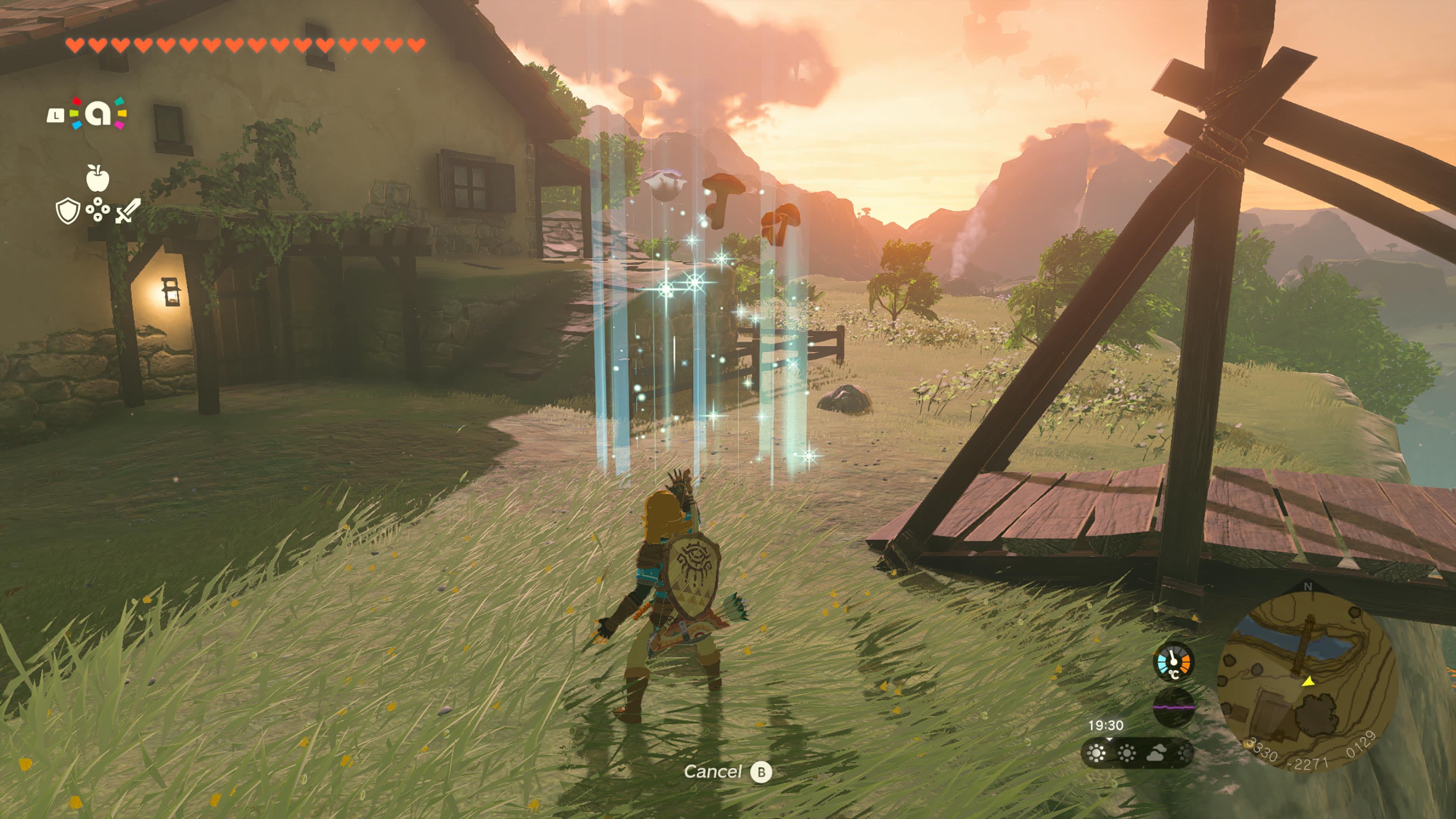Open the shield quick-select icon
Viewport: 1456px width, 819px height.
67,212
